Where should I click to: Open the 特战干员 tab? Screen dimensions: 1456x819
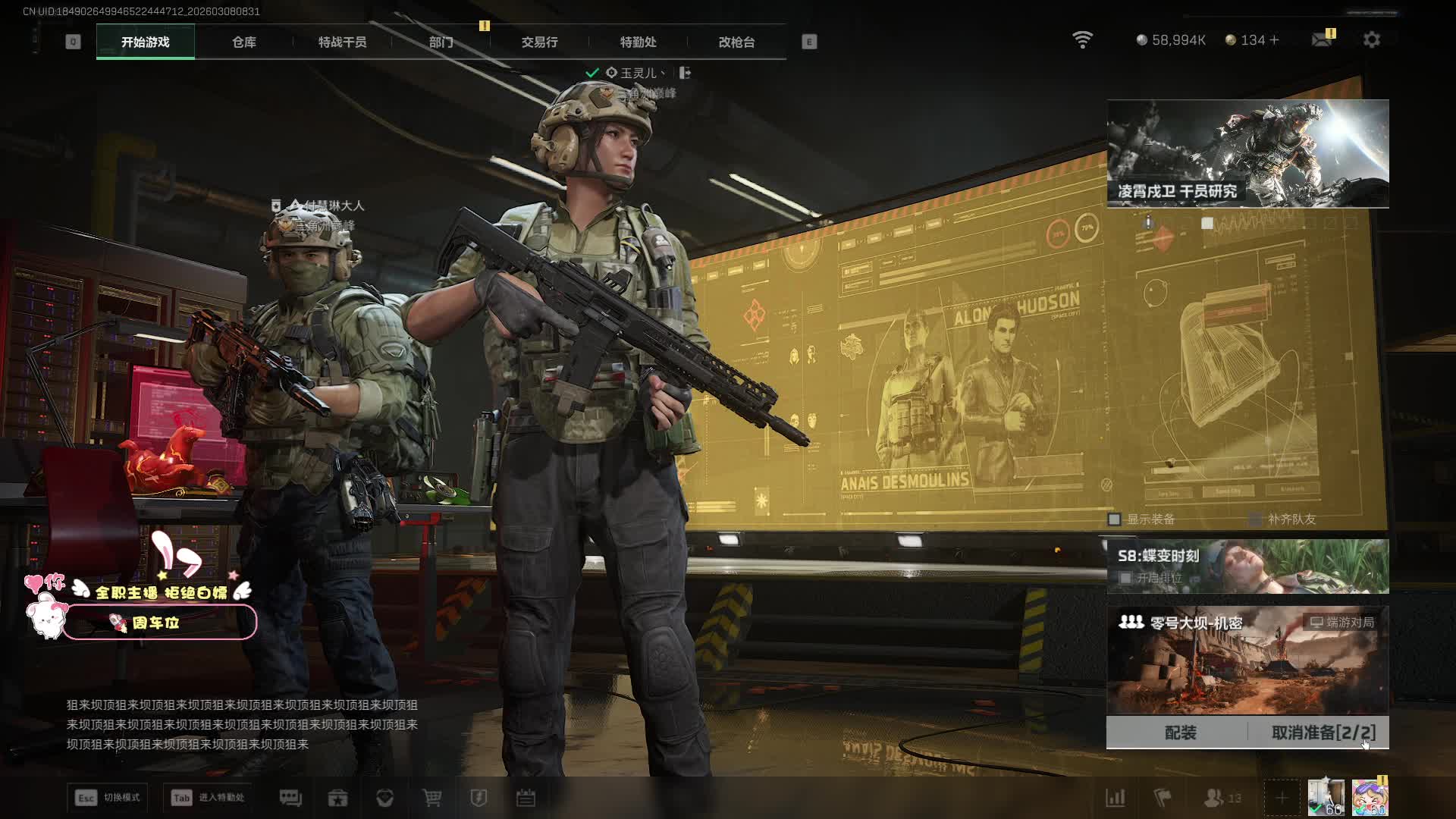click(x=342, y=42)
